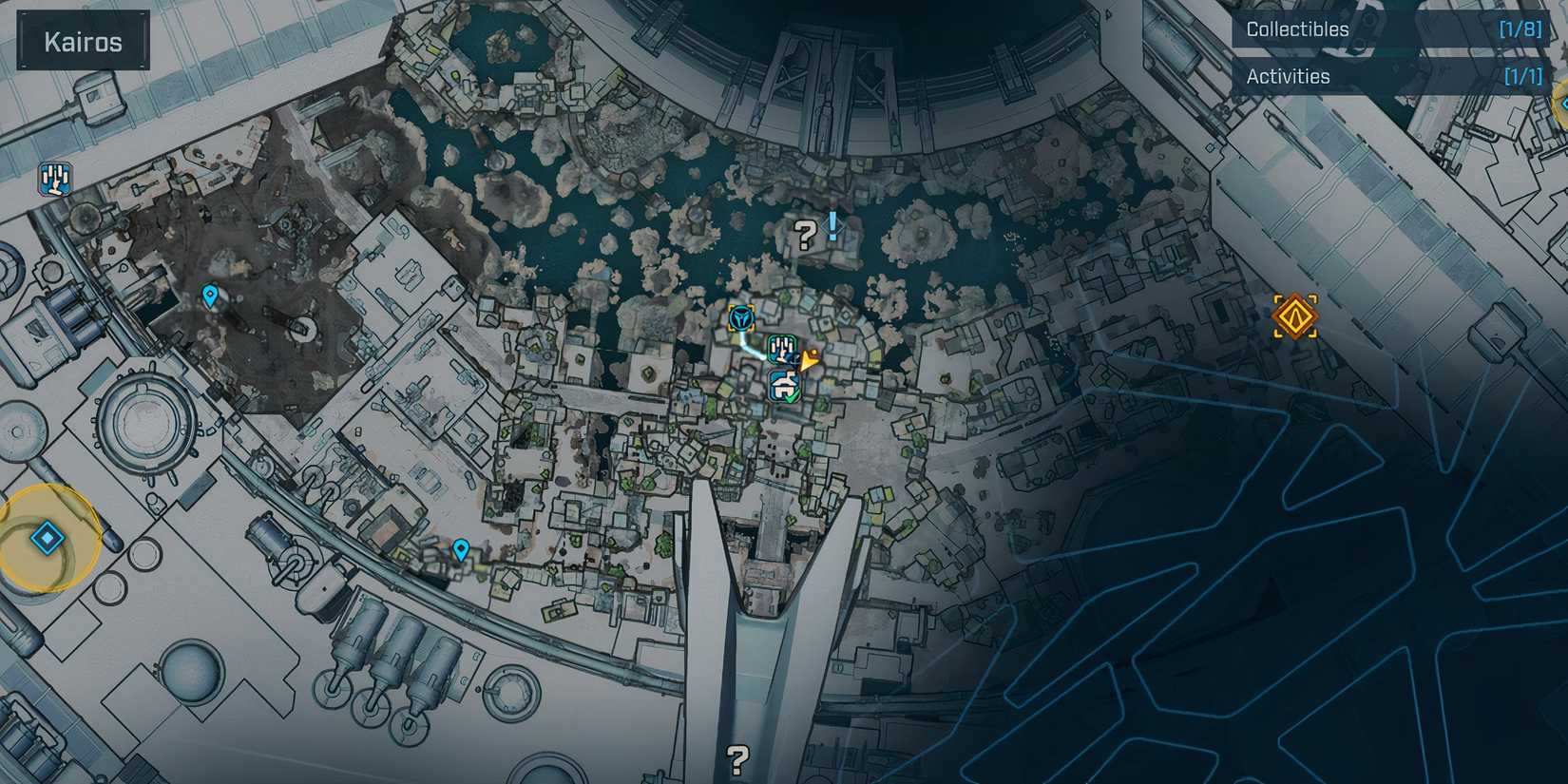Expand the Collectibles category
The height and width of the screenshot is (784, 1568).
click(1298, 29)
